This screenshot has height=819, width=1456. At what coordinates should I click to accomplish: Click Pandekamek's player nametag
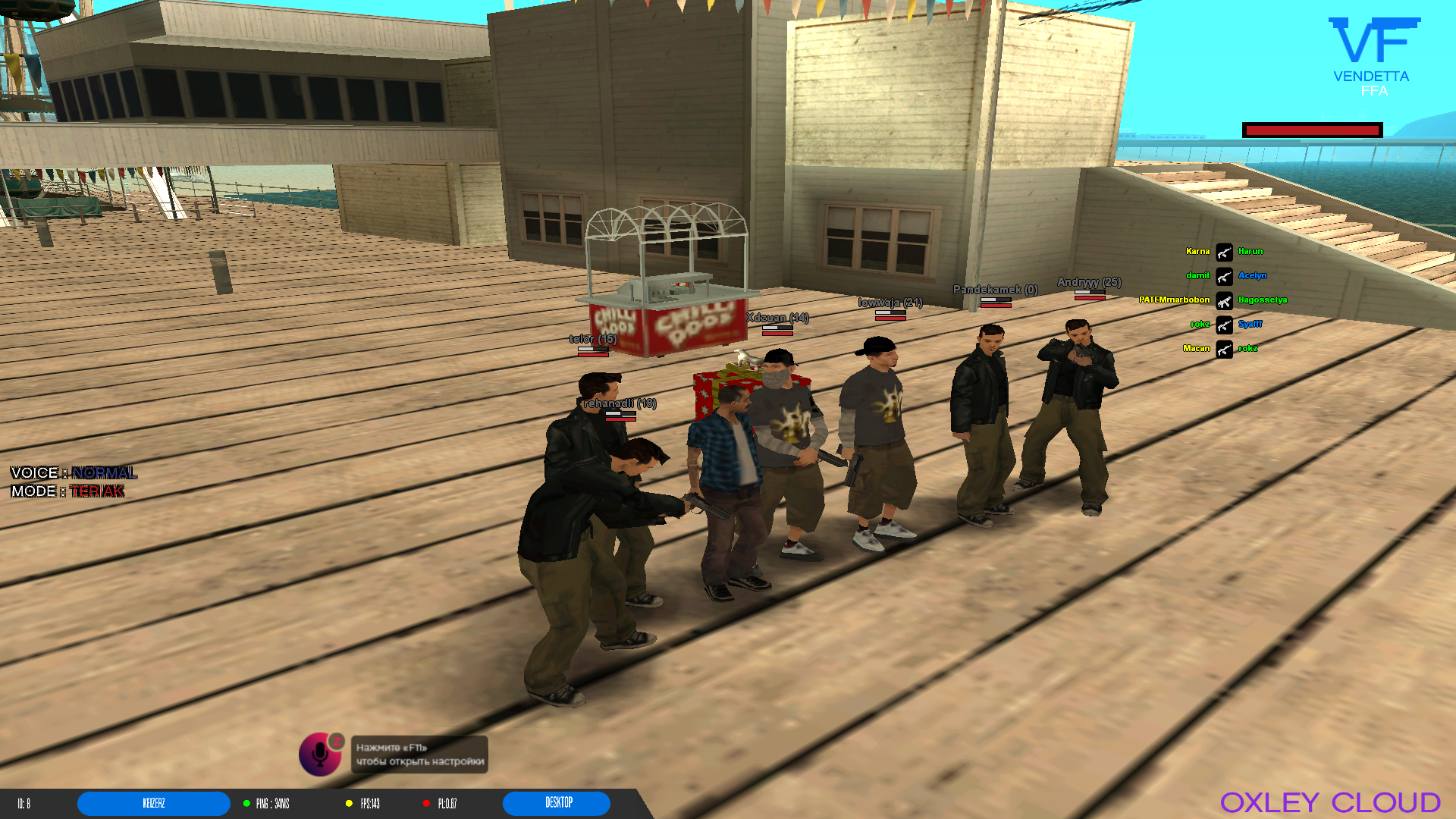[994, 290]
